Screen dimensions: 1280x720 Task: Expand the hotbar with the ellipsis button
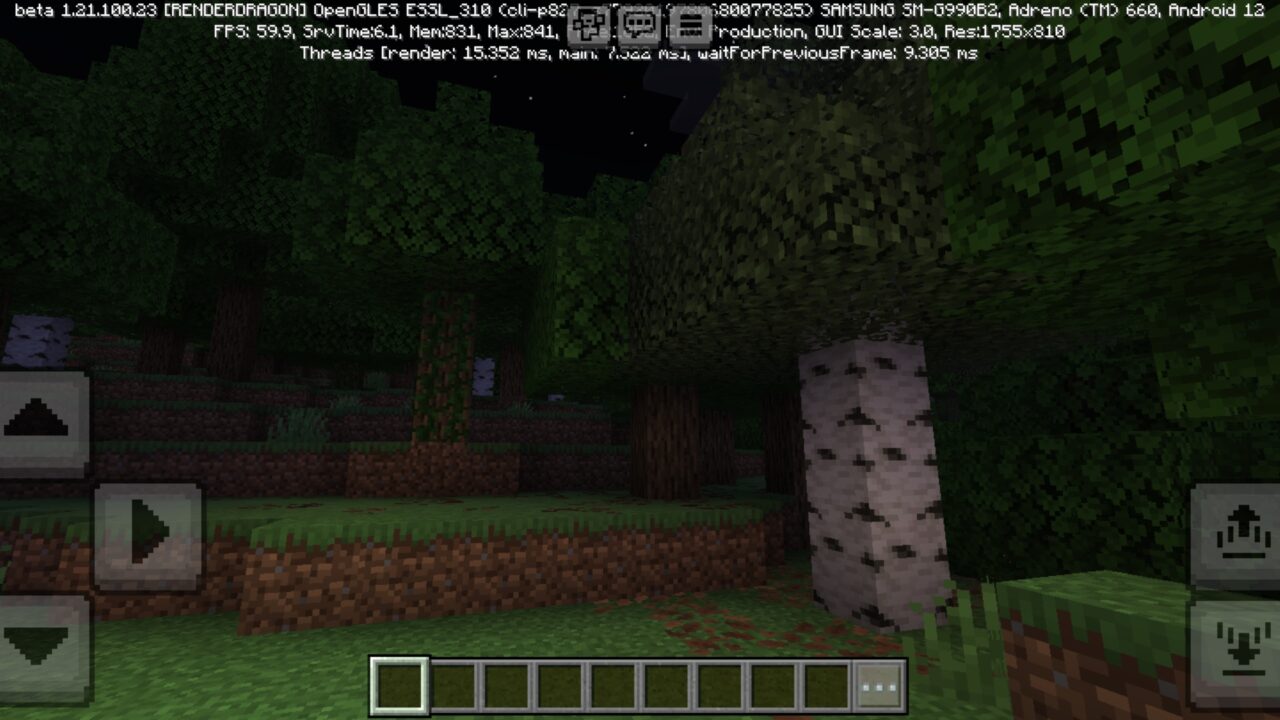click(877, 687)
